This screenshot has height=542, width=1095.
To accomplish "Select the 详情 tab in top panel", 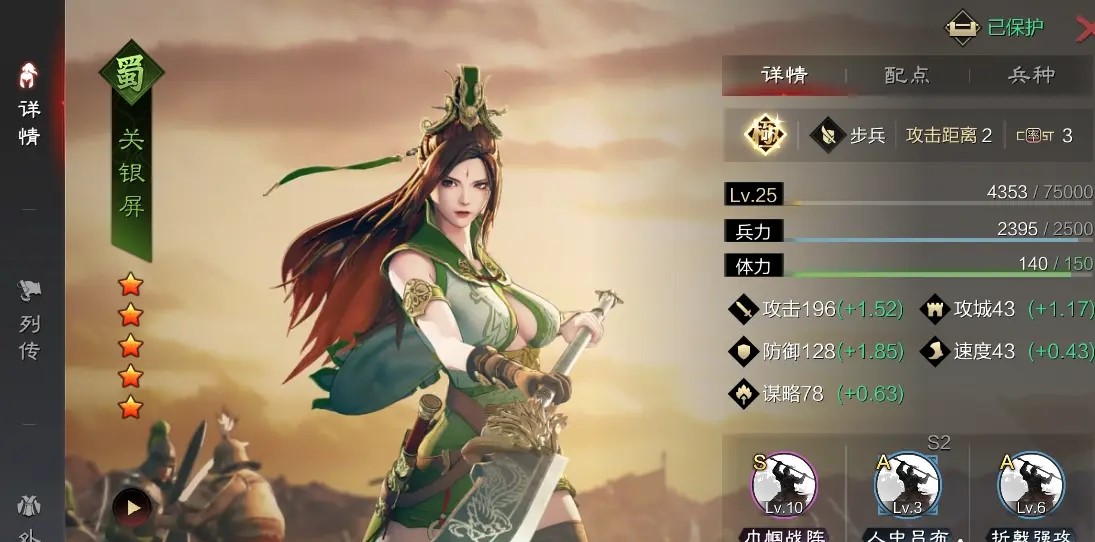I will tap(784, 75).
